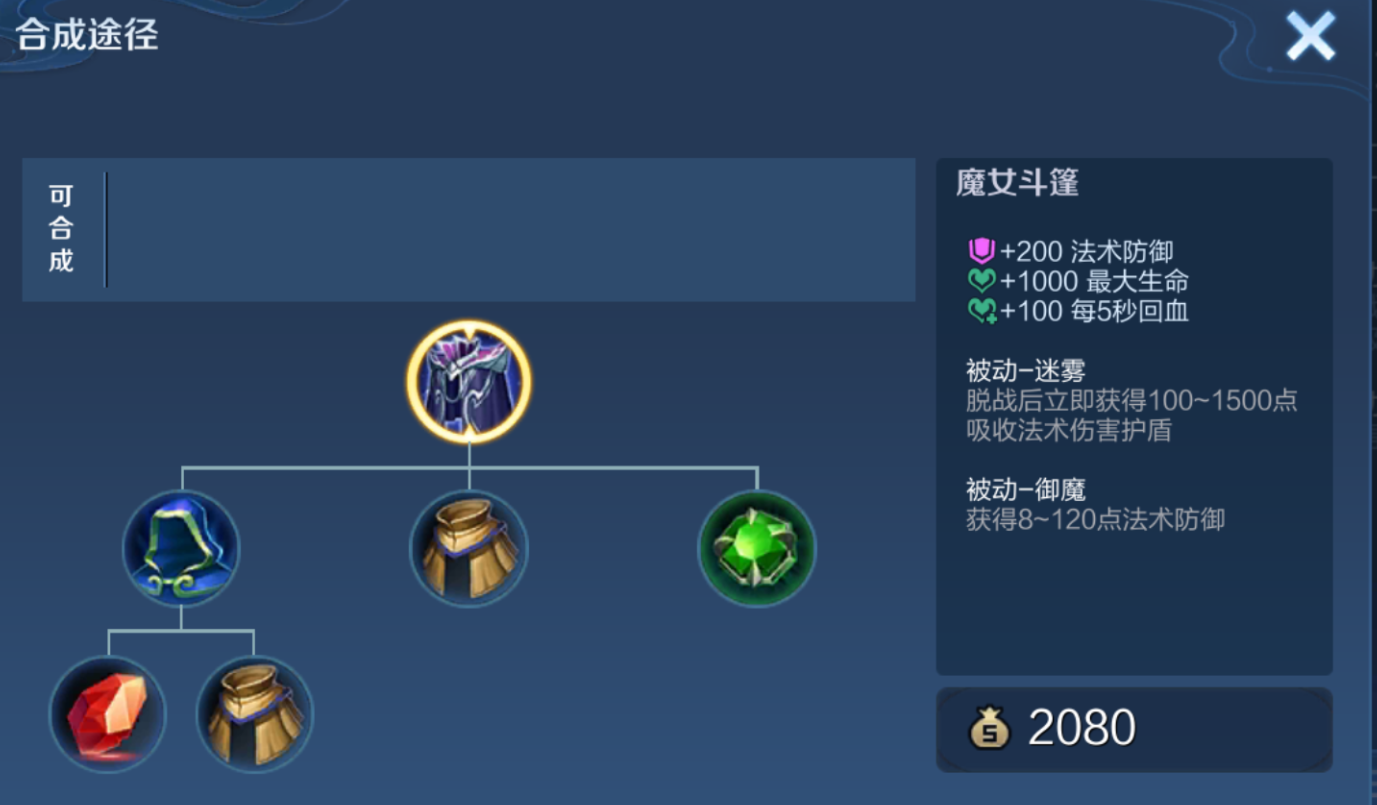
Task: Select the 魔女斗篷 purple cloak icon
Action: [469, 383]
